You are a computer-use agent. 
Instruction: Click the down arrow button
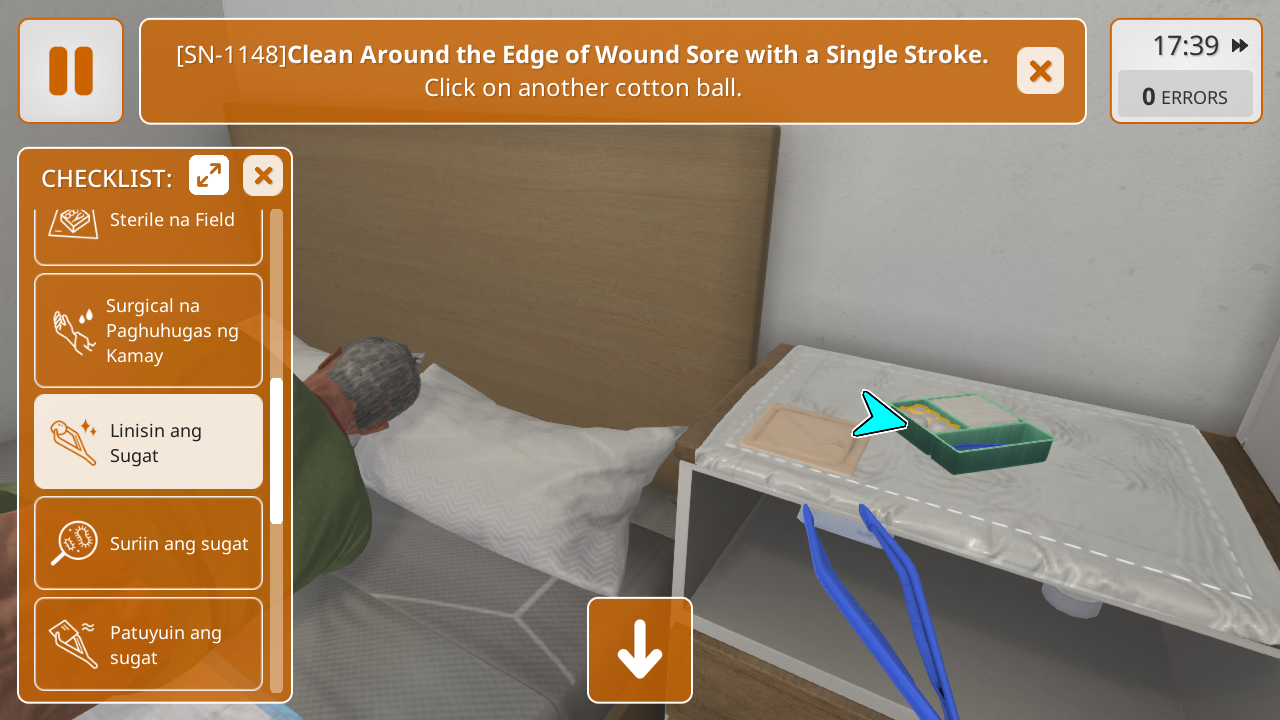click(x=640, y=650)
